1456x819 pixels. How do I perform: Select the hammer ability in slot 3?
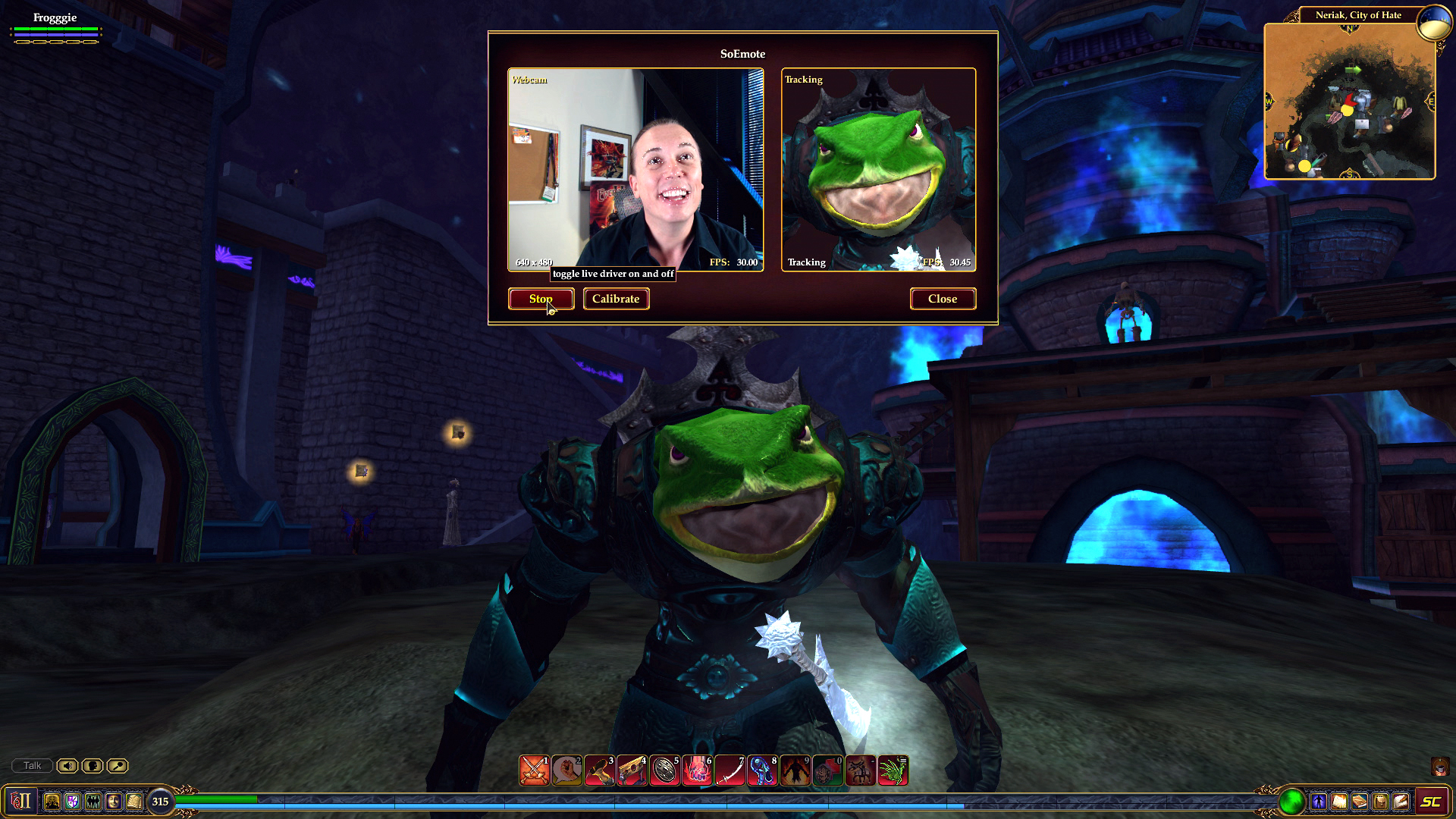pos(599,770)
